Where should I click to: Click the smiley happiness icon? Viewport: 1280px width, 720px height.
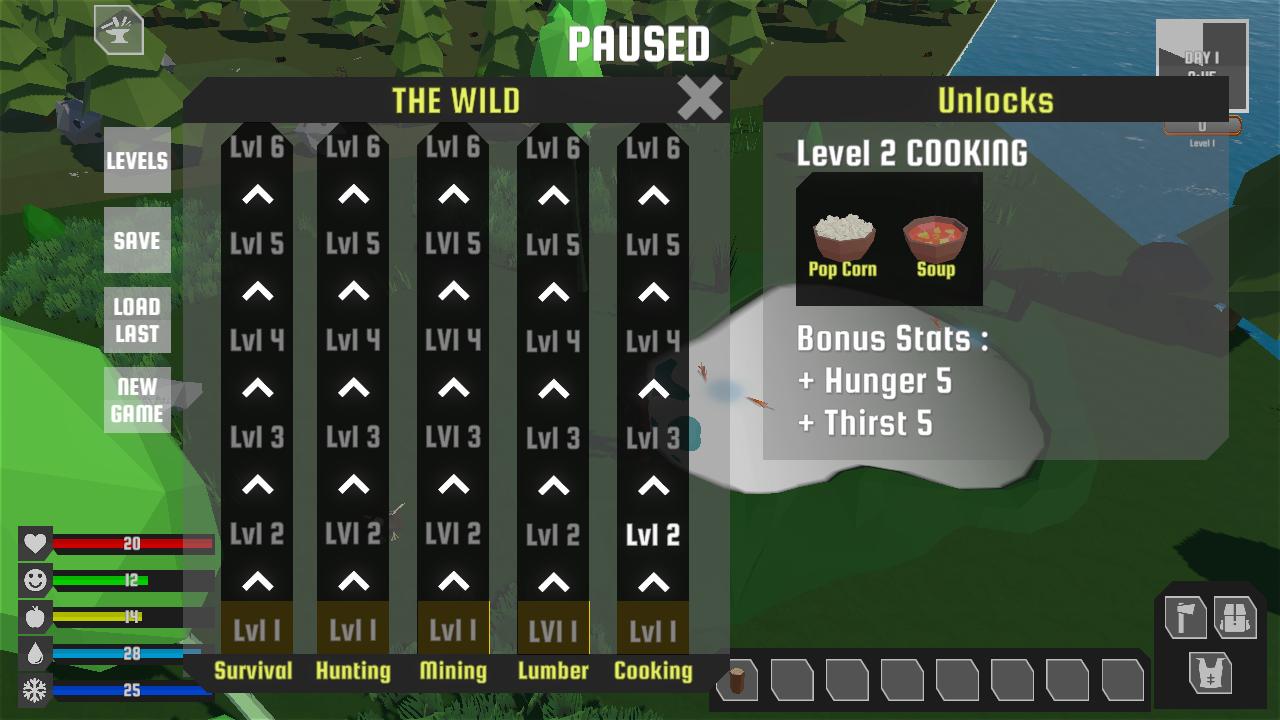coord(33,580)
